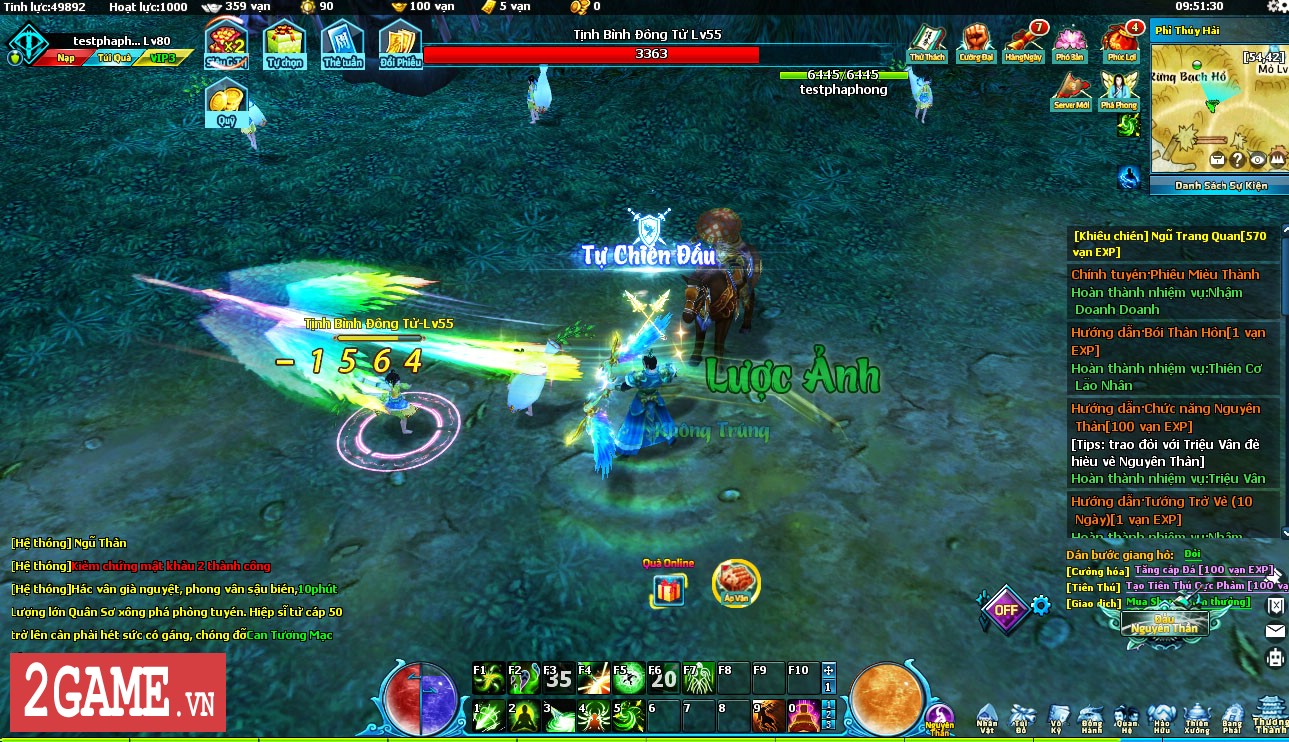The width and height of the screenshot is (1289, 742).
Task: Open the Phúc Lợi welfare bag icon
Action: click(x=1120, y=42)
